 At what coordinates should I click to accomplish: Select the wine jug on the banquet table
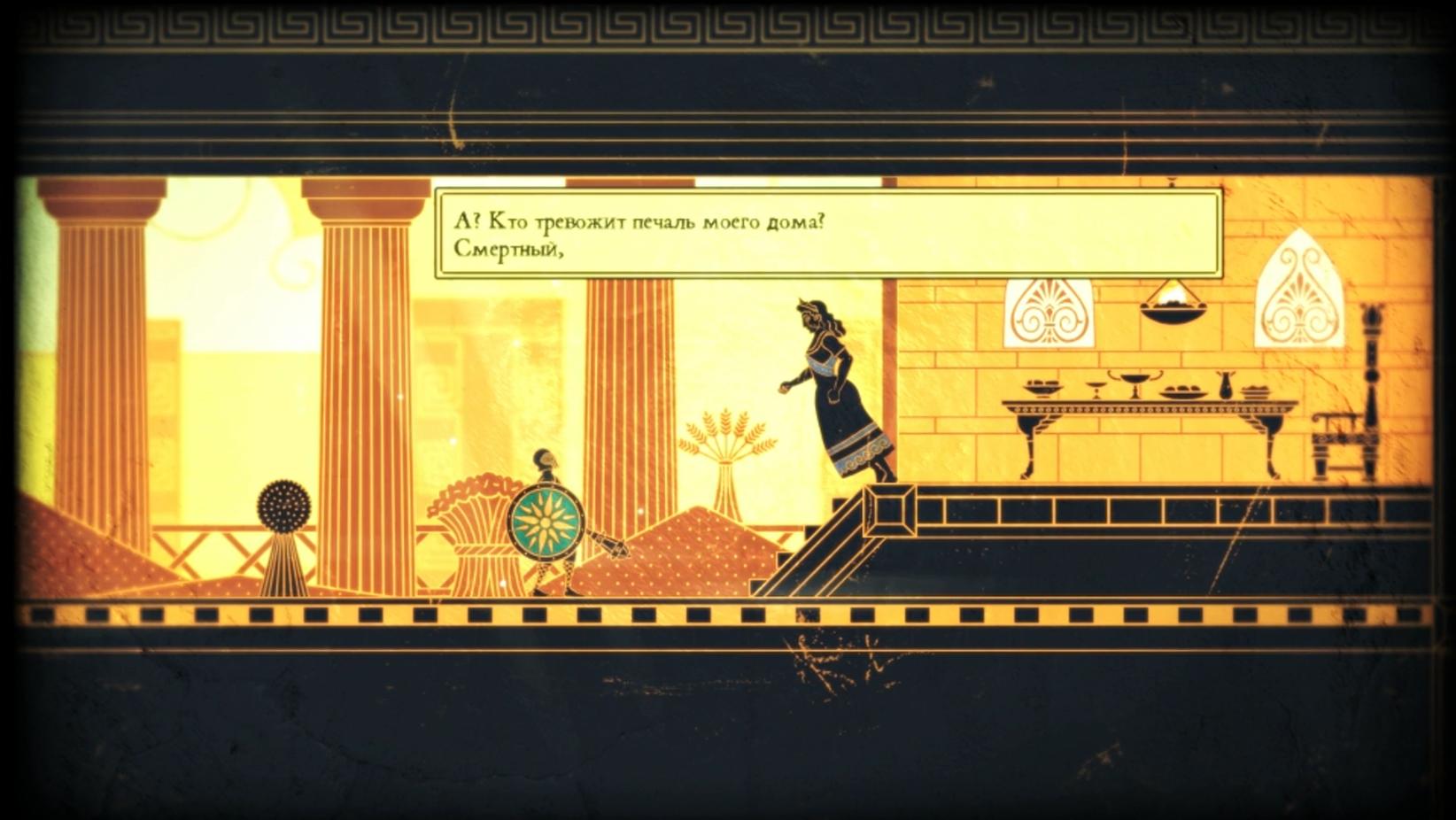(1226, 387)
